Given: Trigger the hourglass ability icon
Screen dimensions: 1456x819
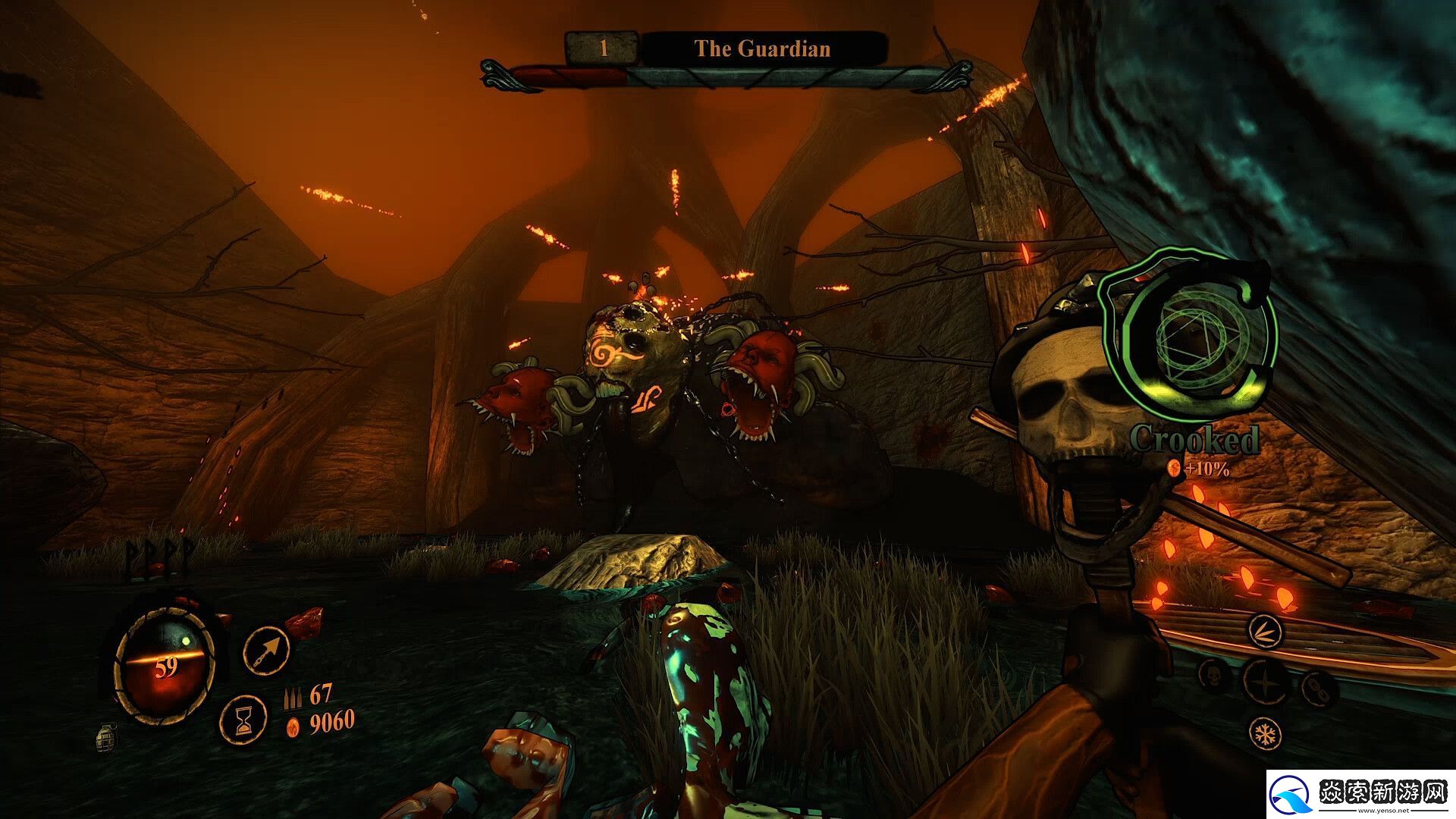Looking at the screenshot, I should pos(243,718).
